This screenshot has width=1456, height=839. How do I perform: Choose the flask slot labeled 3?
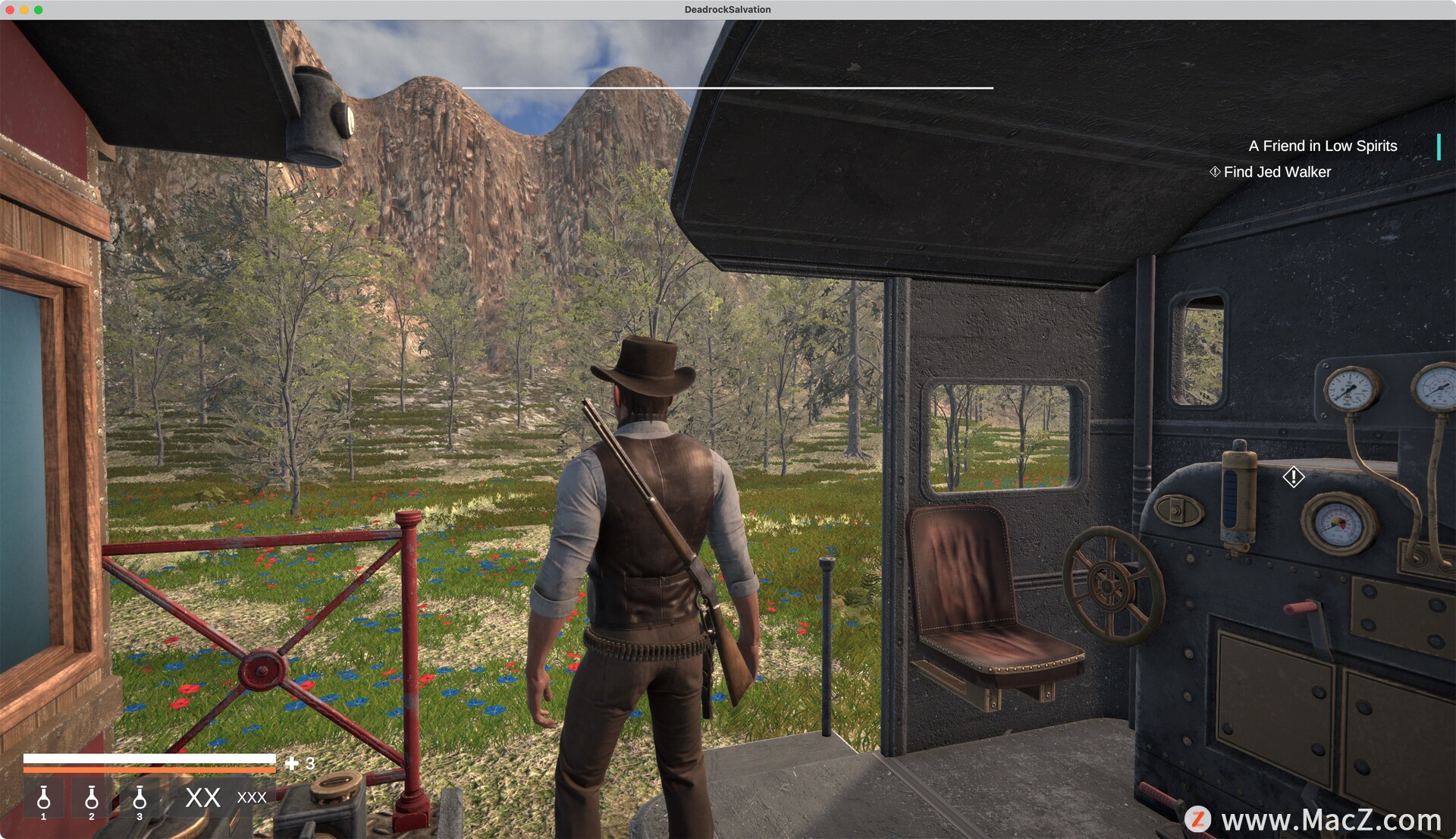(x=140, y=799)
